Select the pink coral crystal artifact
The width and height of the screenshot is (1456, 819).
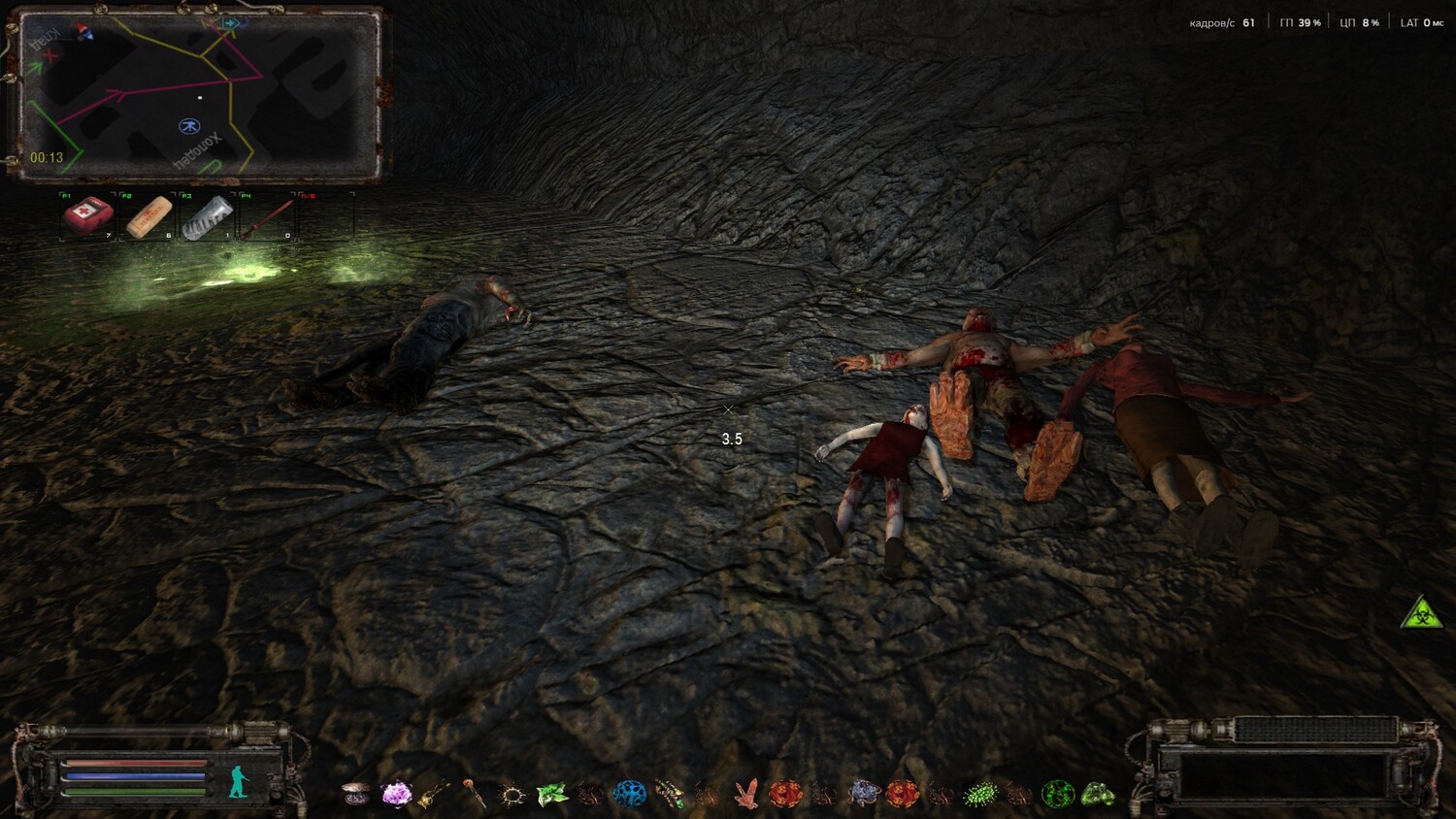745,795
